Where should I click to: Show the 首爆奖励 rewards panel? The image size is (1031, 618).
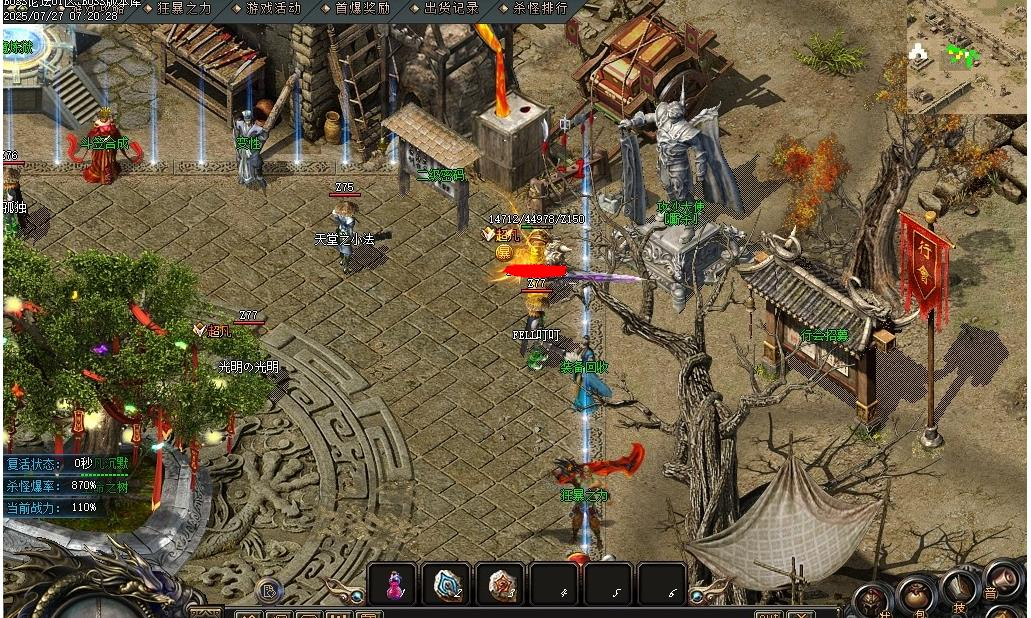tap(355, 9)
